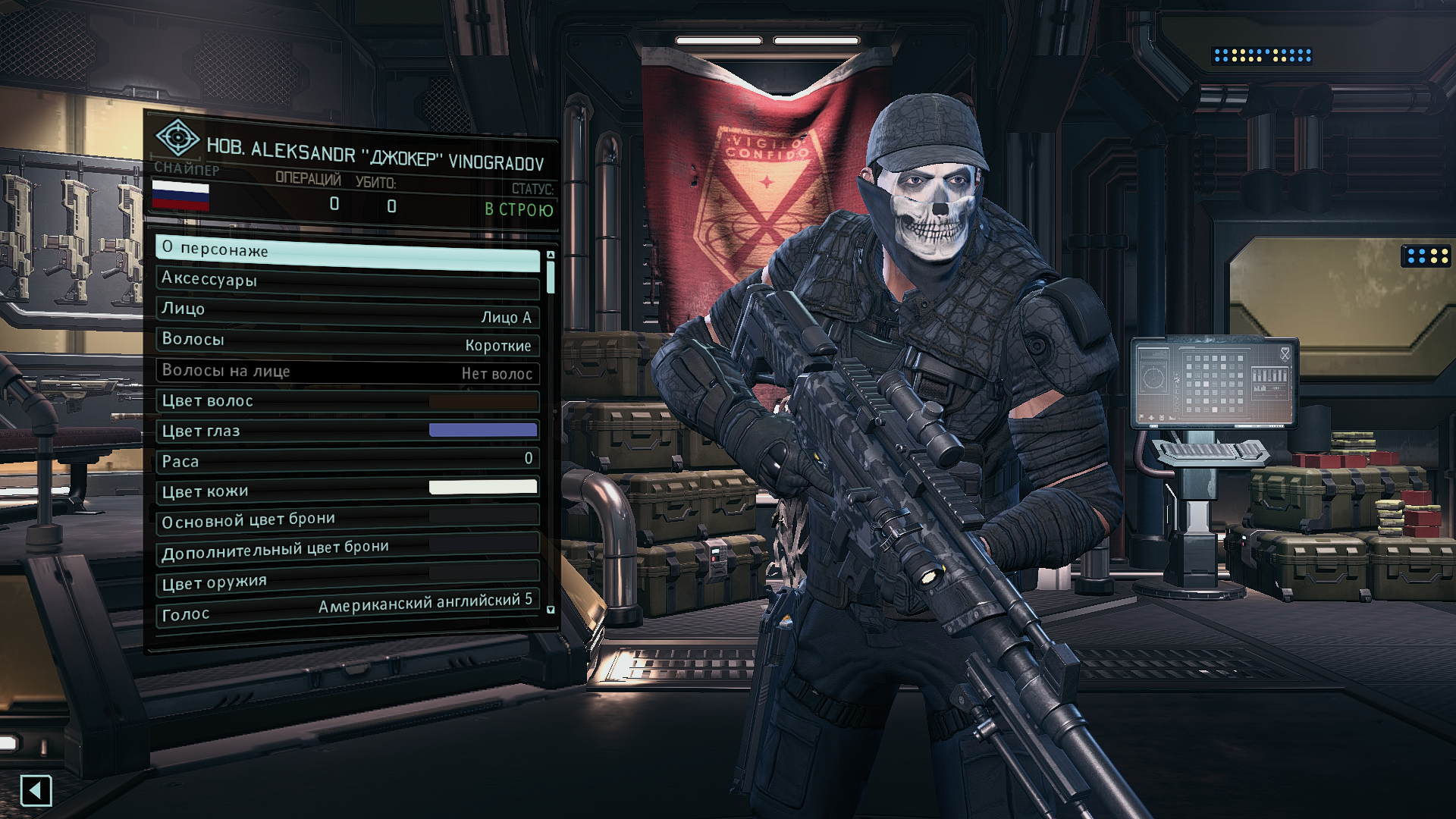Change the 'Раса' race setting
Screen dimensions: 1456x819
coord(347,460)
